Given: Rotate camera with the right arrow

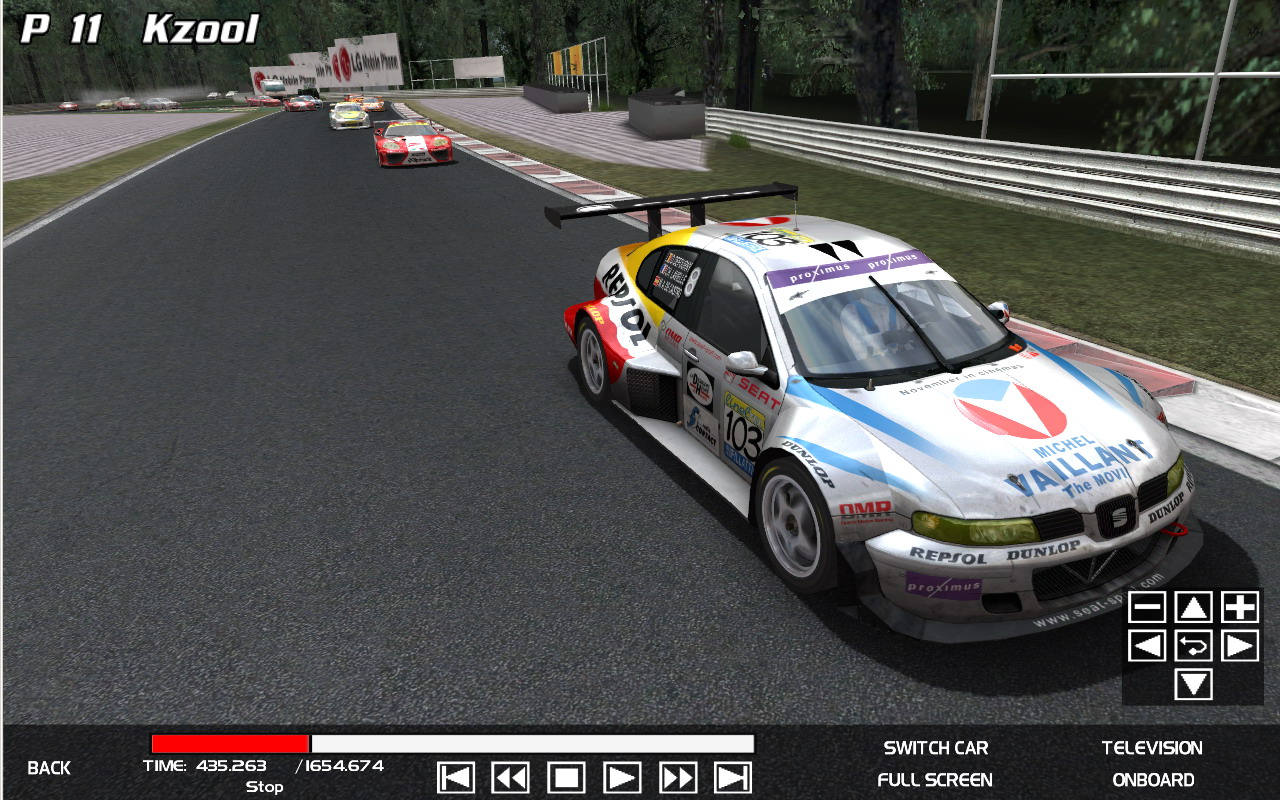Looking at the screenshot, I should coord(1240,646).
